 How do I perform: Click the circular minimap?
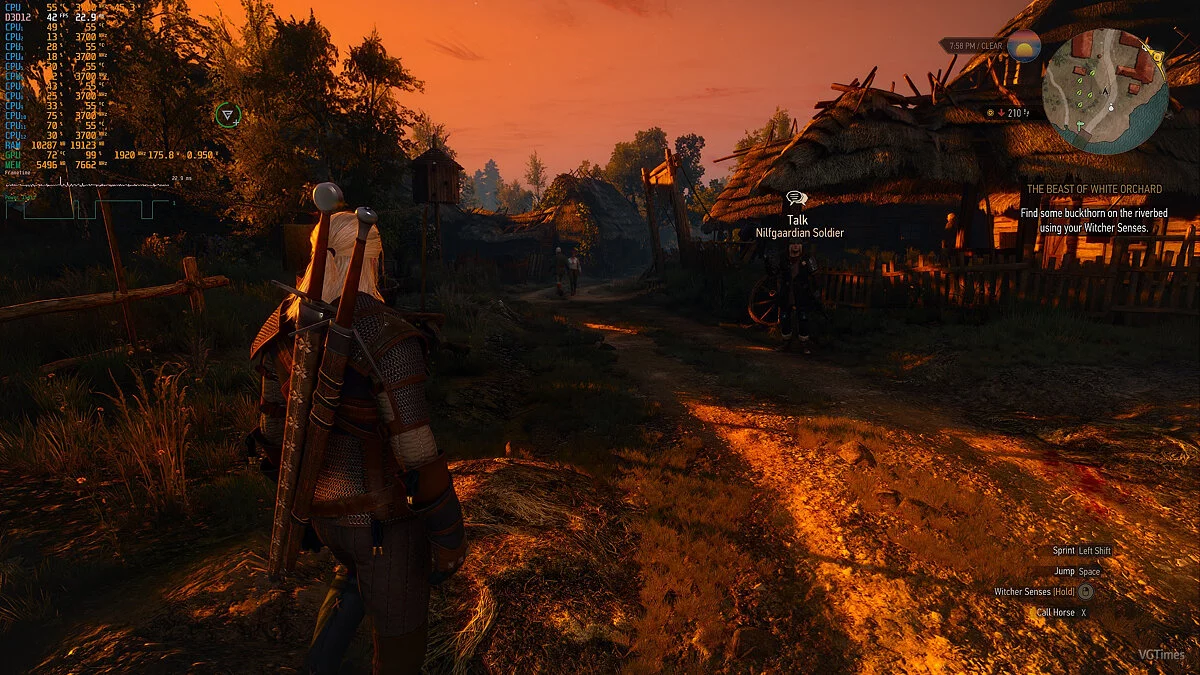click(x=1104, y=91)
